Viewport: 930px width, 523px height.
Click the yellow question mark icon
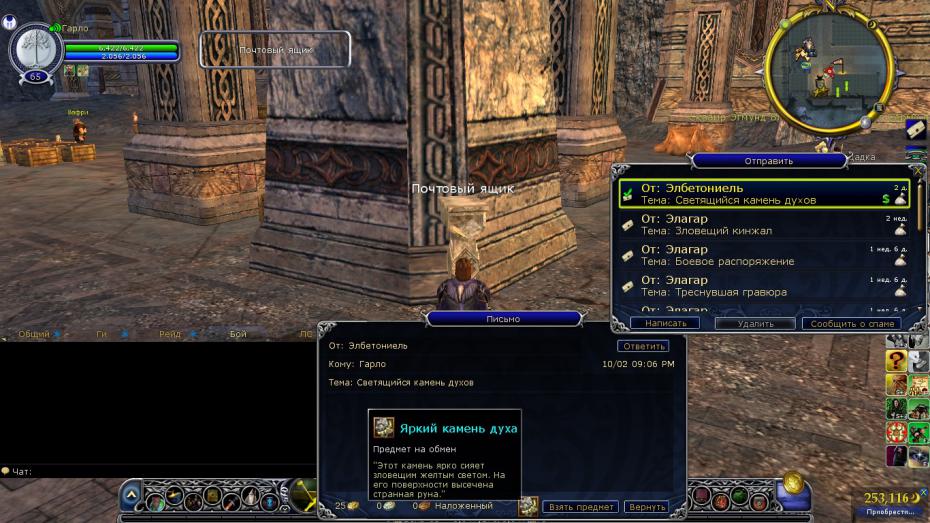tap(896, 362)
